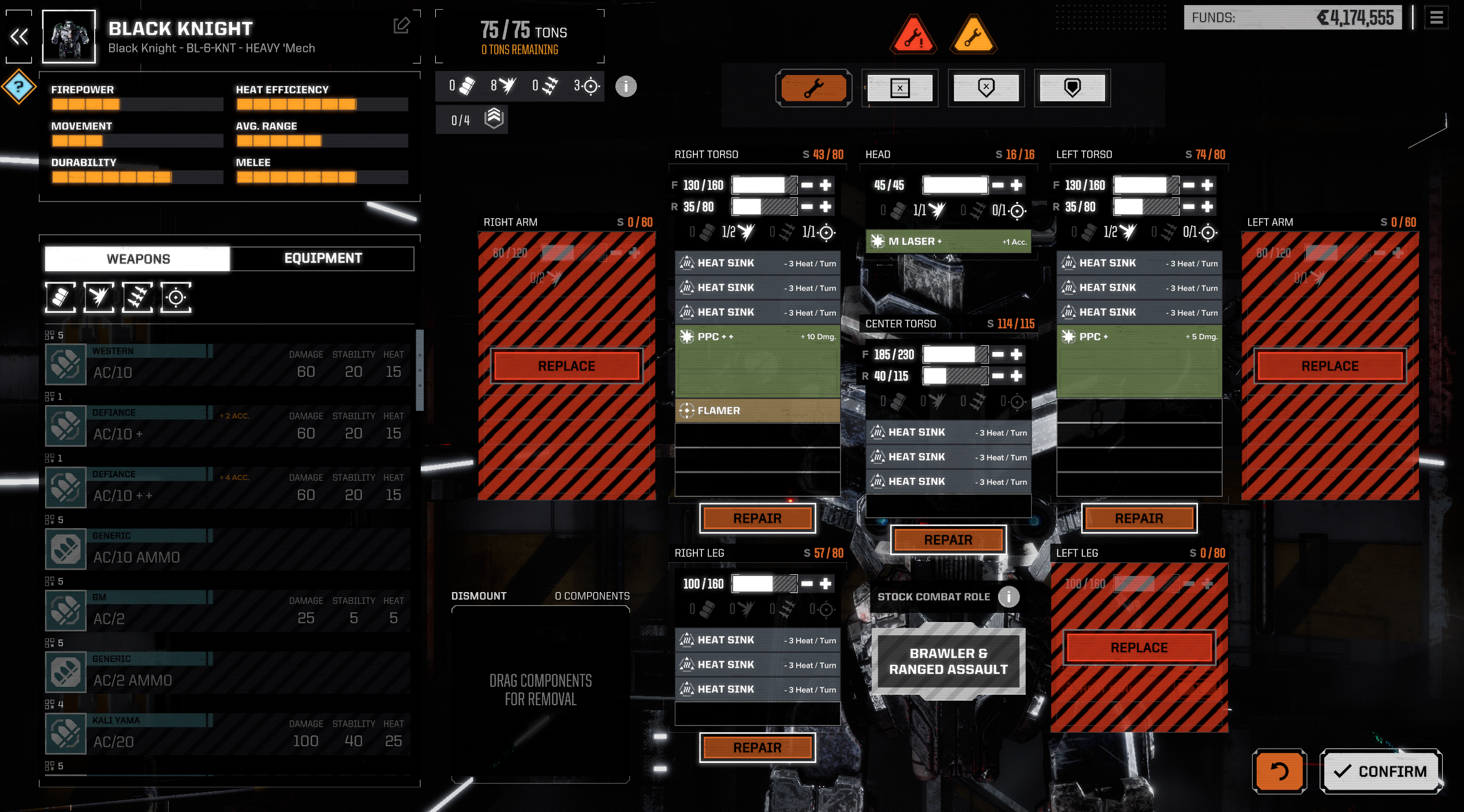Click the orange maintenance warning triangle
The image size is (1464, 812).
973,36
